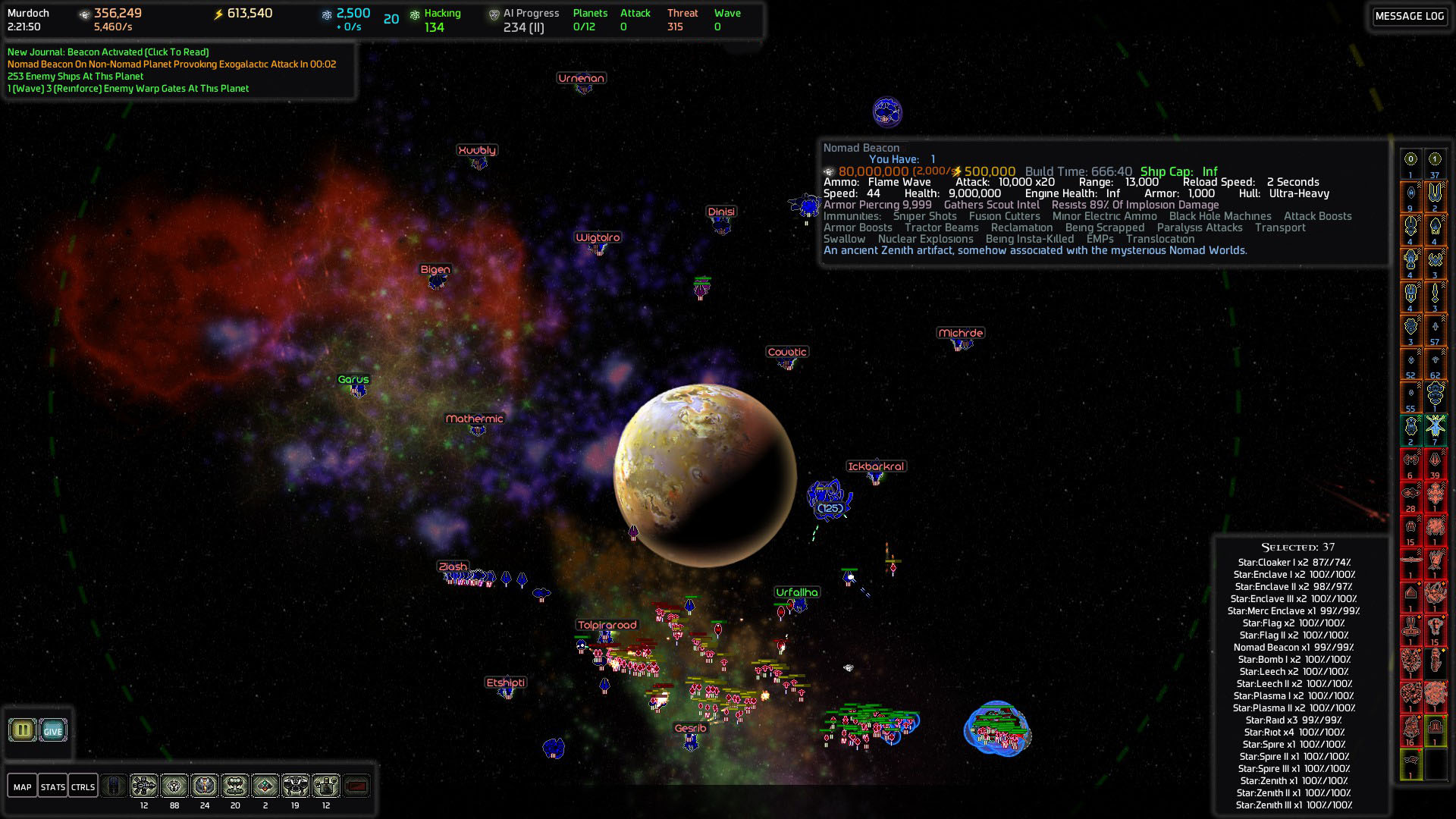The height and width of the screenshot is (819, 1456).
Task: Click the mouse icon next to CTRLS
Action: 114,786
